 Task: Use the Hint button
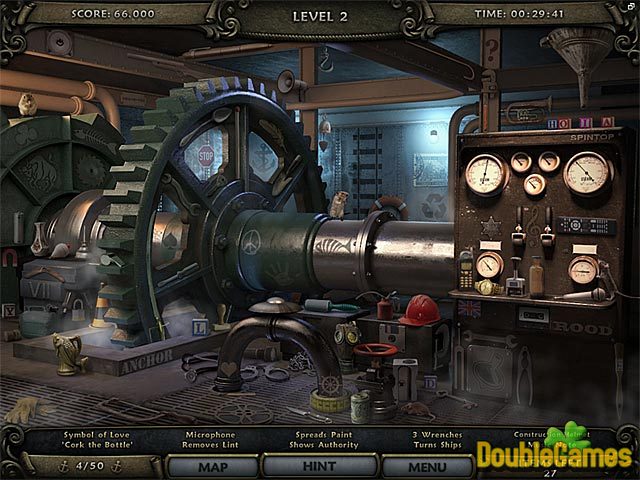tap(320, 466)
